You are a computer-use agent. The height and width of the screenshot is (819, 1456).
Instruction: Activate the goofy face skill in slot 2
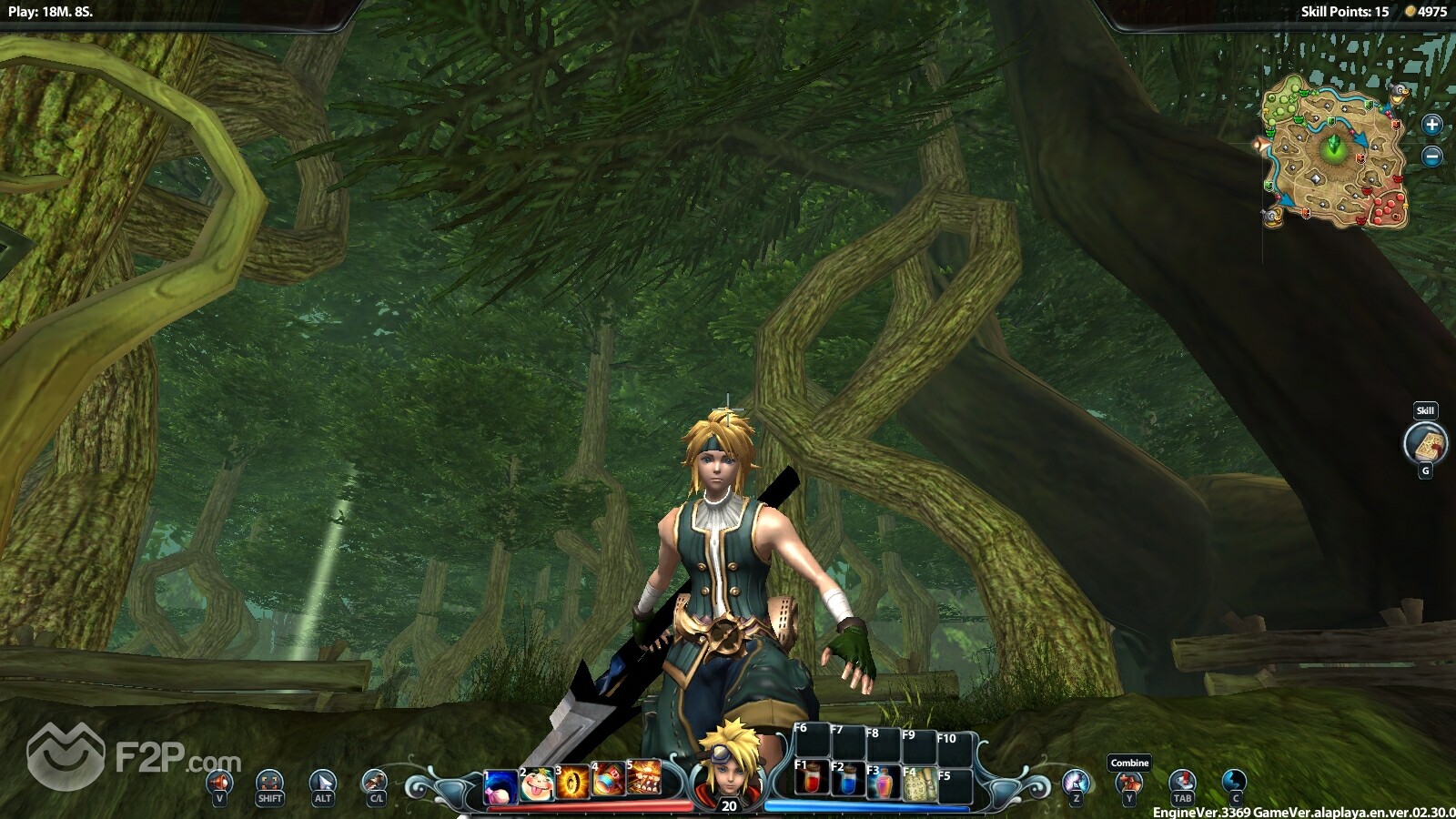(537, 784)
